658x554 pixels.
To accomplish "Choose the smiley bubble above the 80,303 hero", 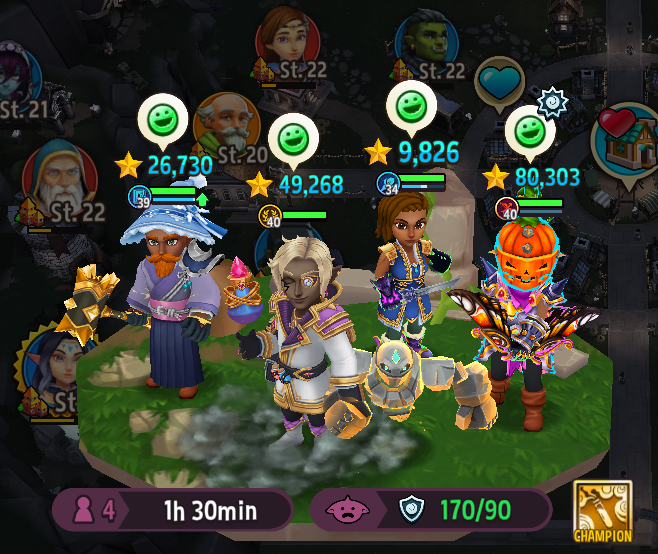I will 528,131.
